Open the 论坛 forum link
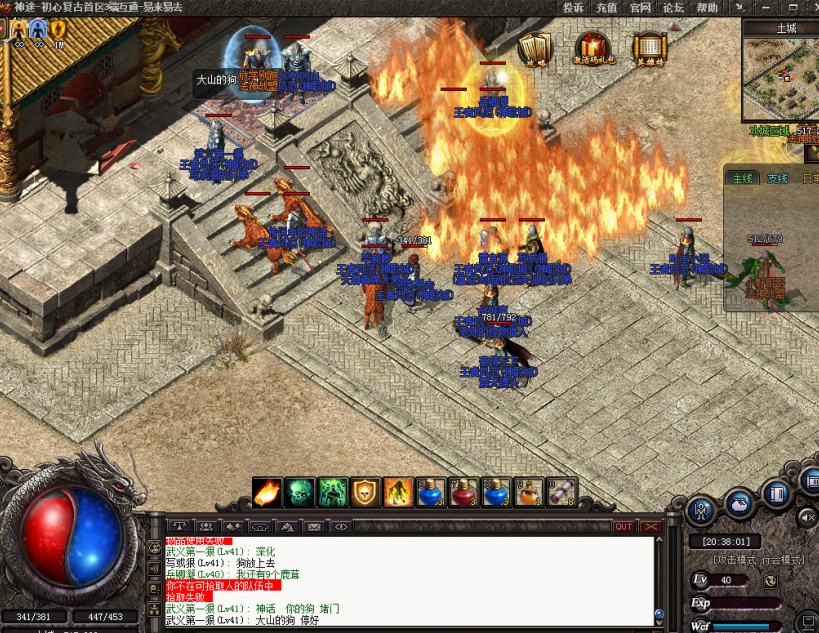Screen dimensions: 819x633 click(x=673, y=7)
